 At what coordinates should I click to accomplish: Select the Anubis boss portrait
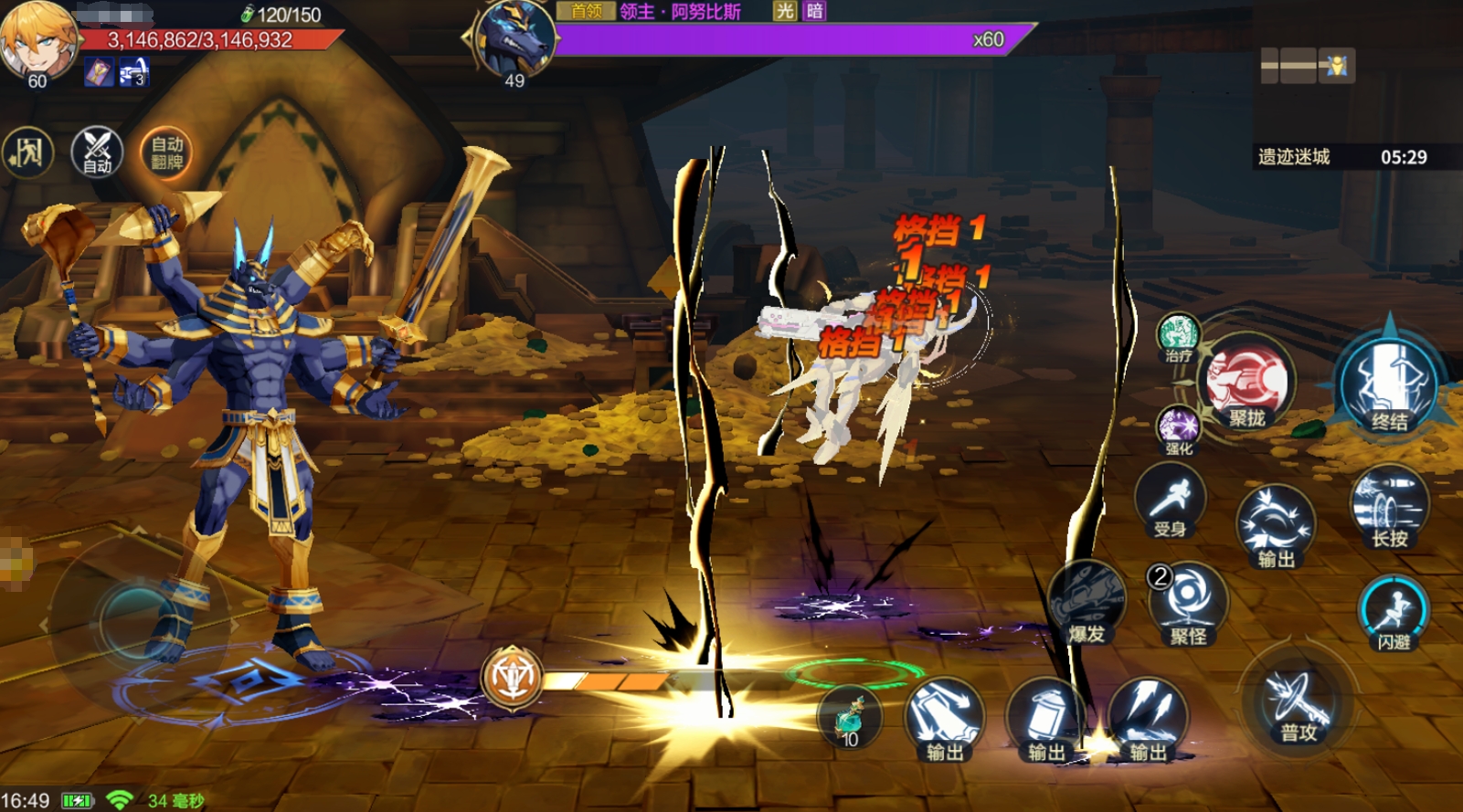tap(514, 39)
